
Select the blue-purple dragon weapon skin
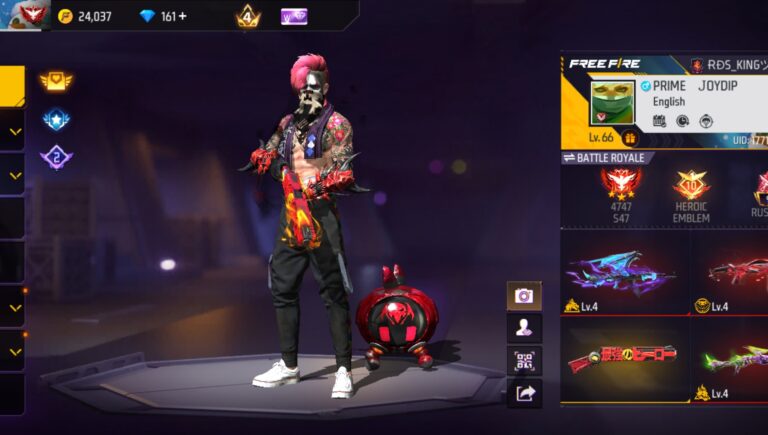coord(622,272)
